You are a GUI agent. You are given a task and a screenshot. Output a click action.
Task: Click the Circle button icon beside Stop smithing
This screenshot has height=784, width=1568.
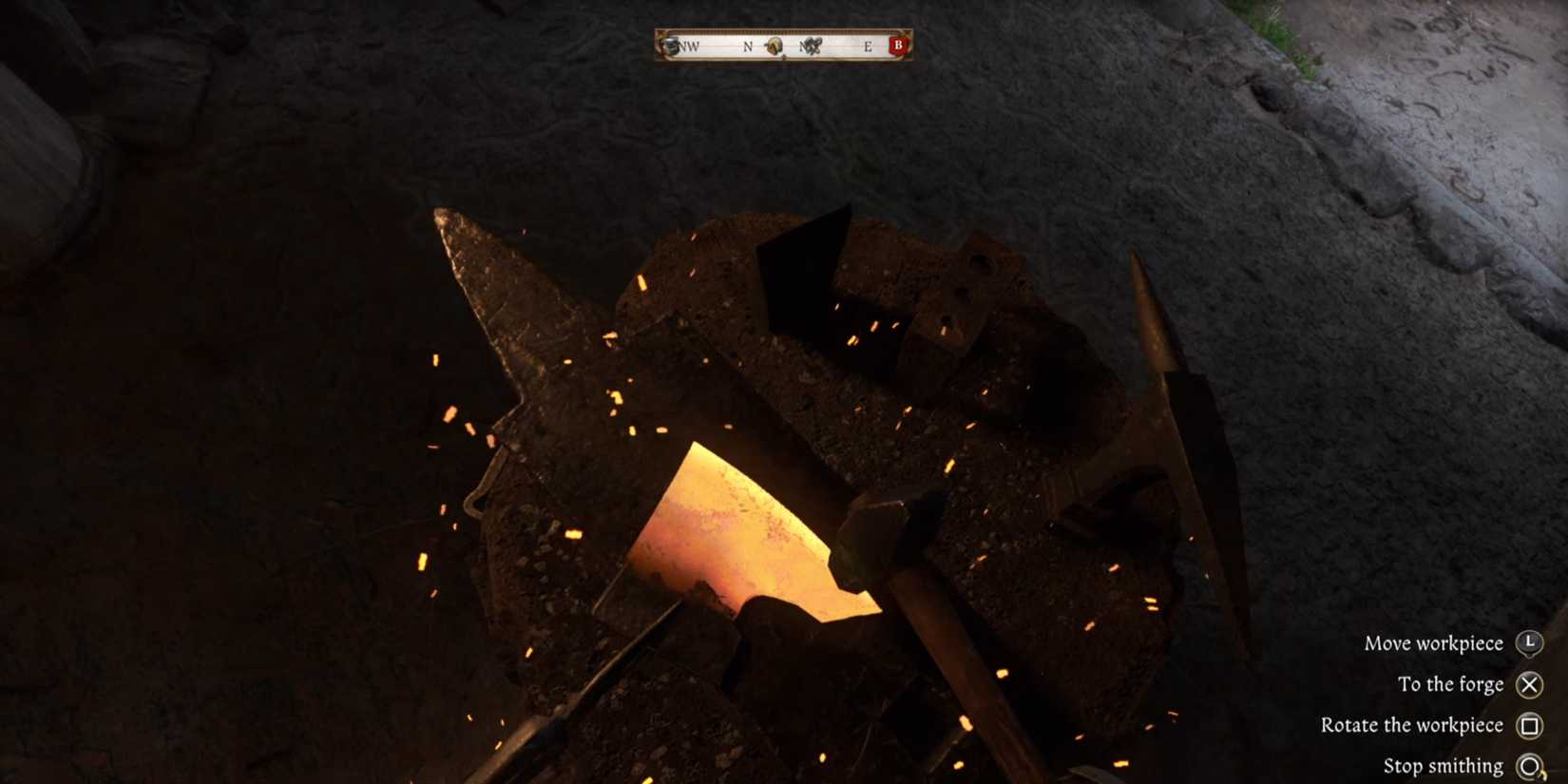click(x=1530, y=765)
